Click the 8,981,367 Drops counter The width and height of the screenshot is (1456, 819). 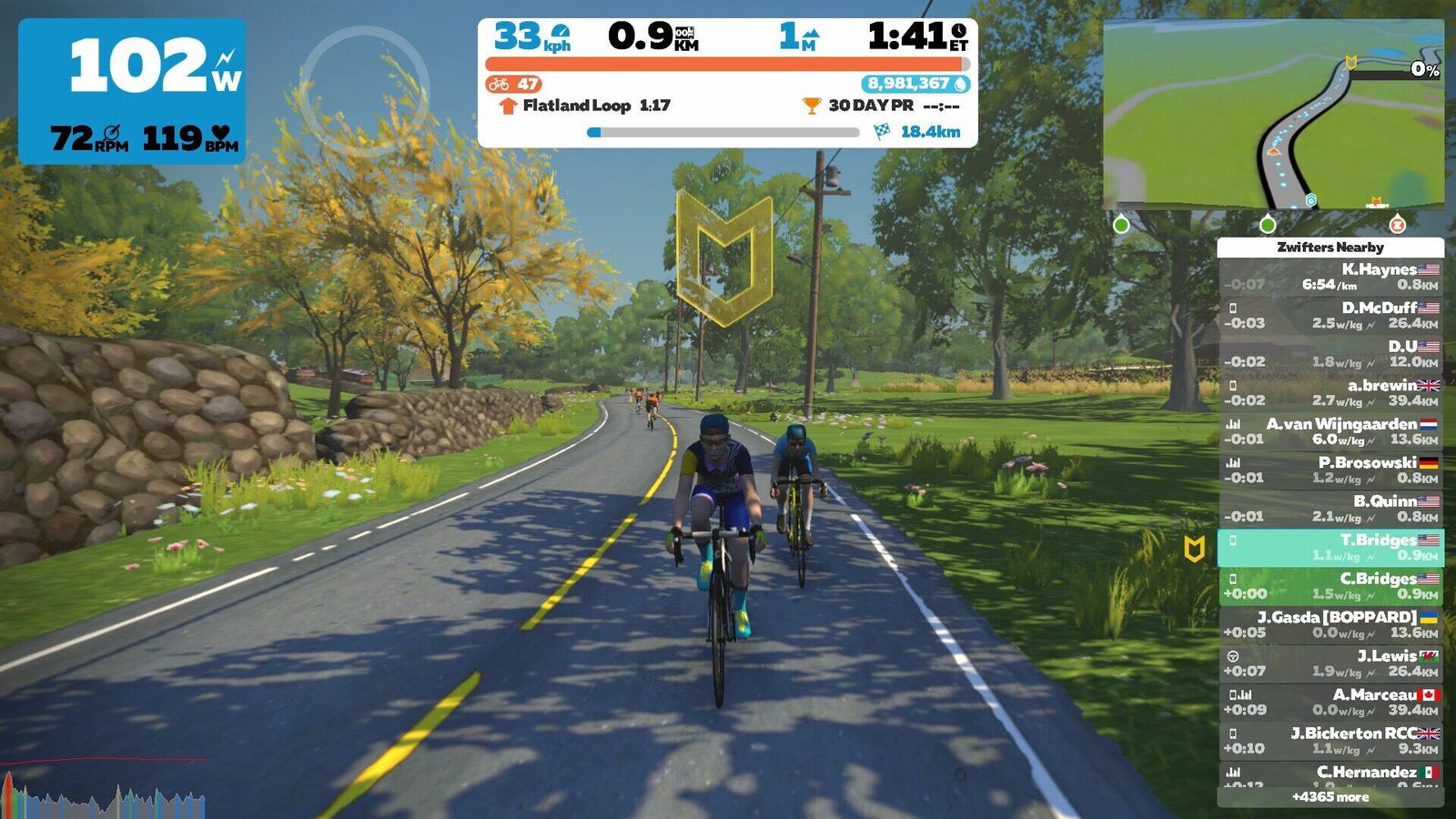[x=915, y=84]
